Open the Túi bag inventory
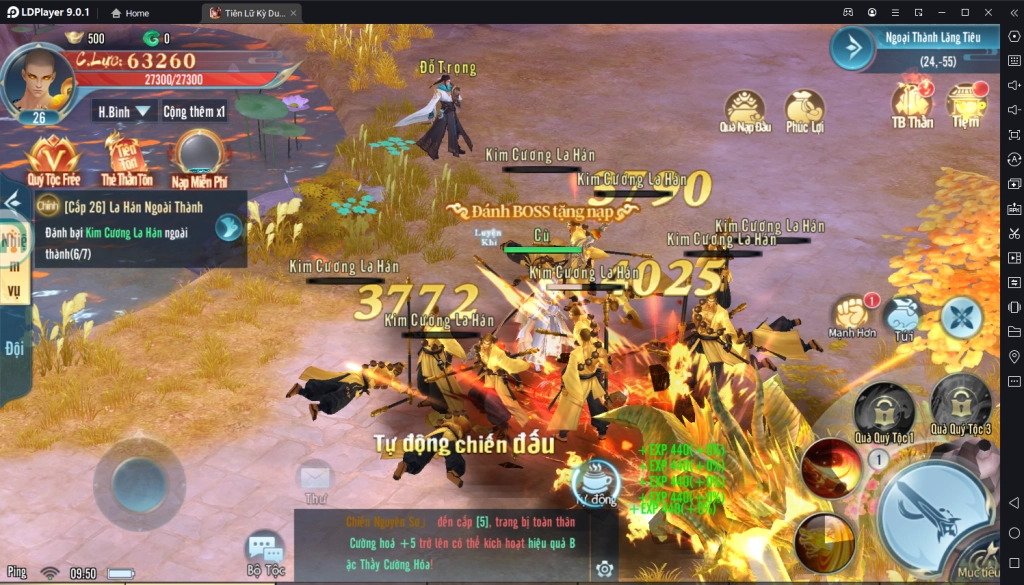Image resolution: width=1024 pixels, height=585 pixels. [x=905, y=315]
